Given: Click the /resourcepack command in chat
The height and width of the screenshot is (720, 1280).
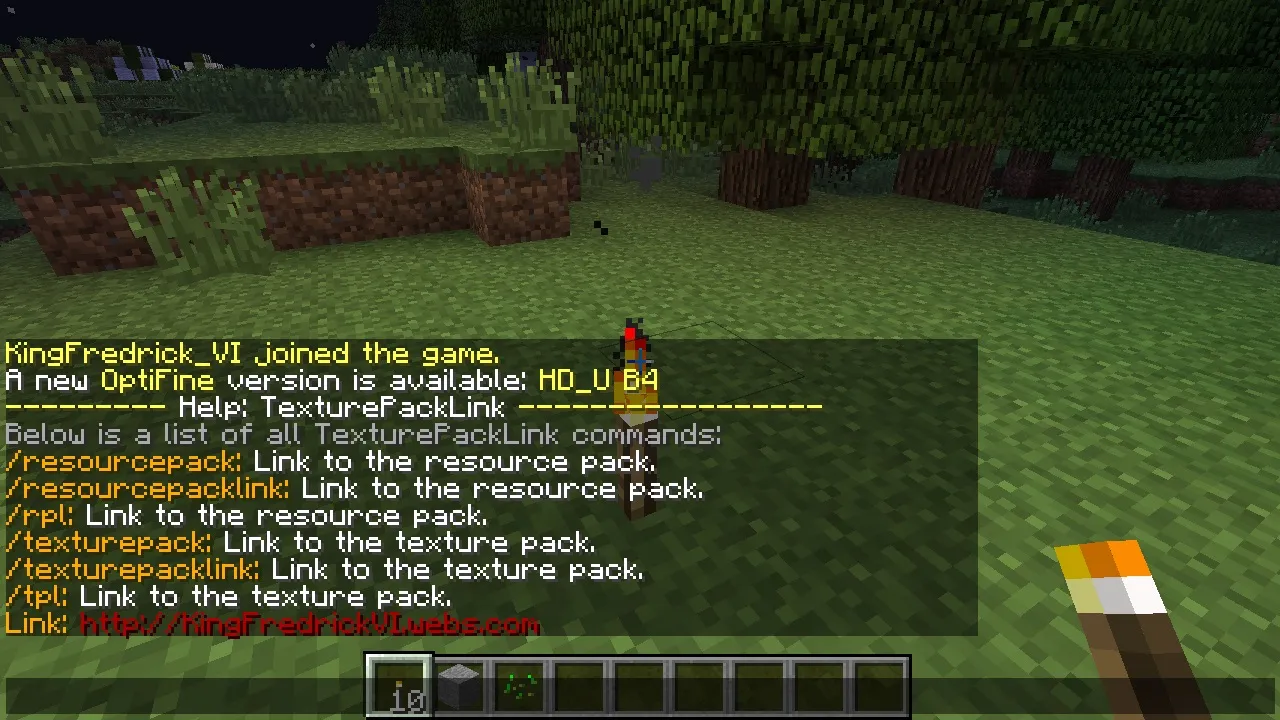Looking at the screenshot, I should [x=120, y=462].
